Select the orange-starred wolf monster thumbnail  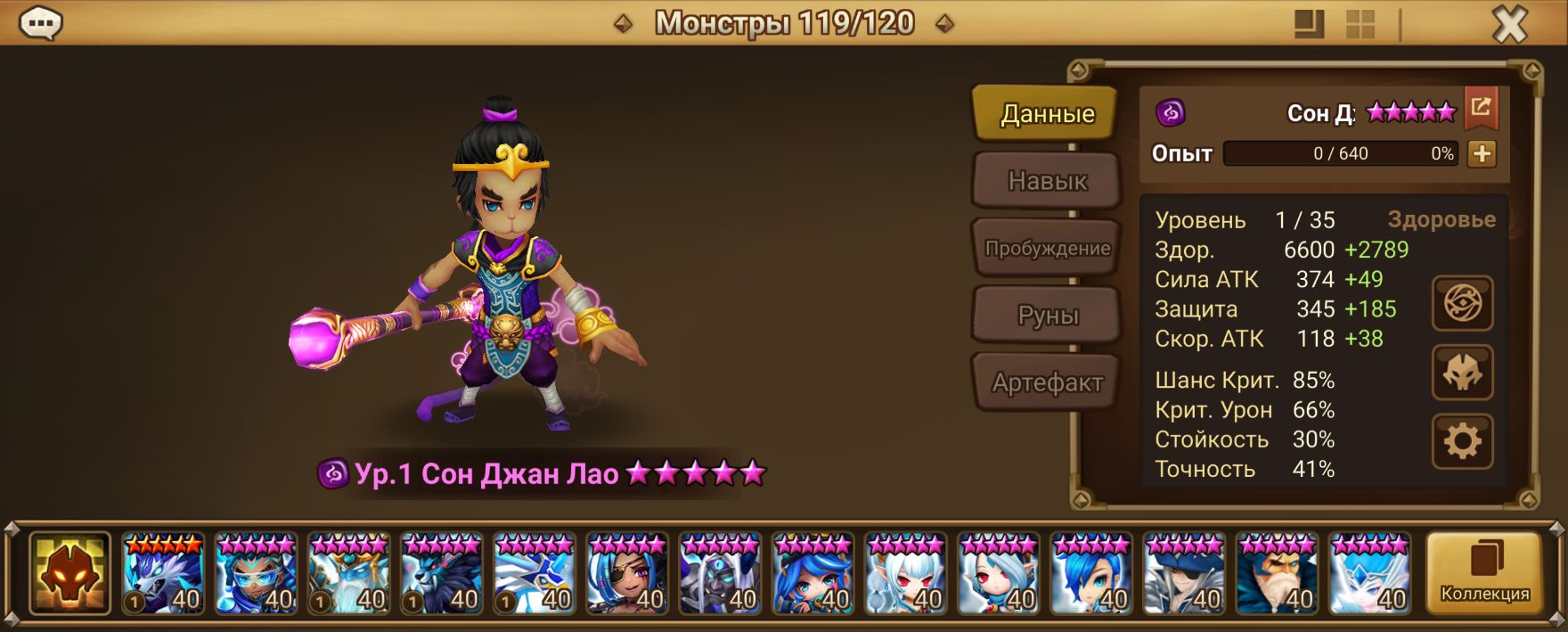point(163,573)
